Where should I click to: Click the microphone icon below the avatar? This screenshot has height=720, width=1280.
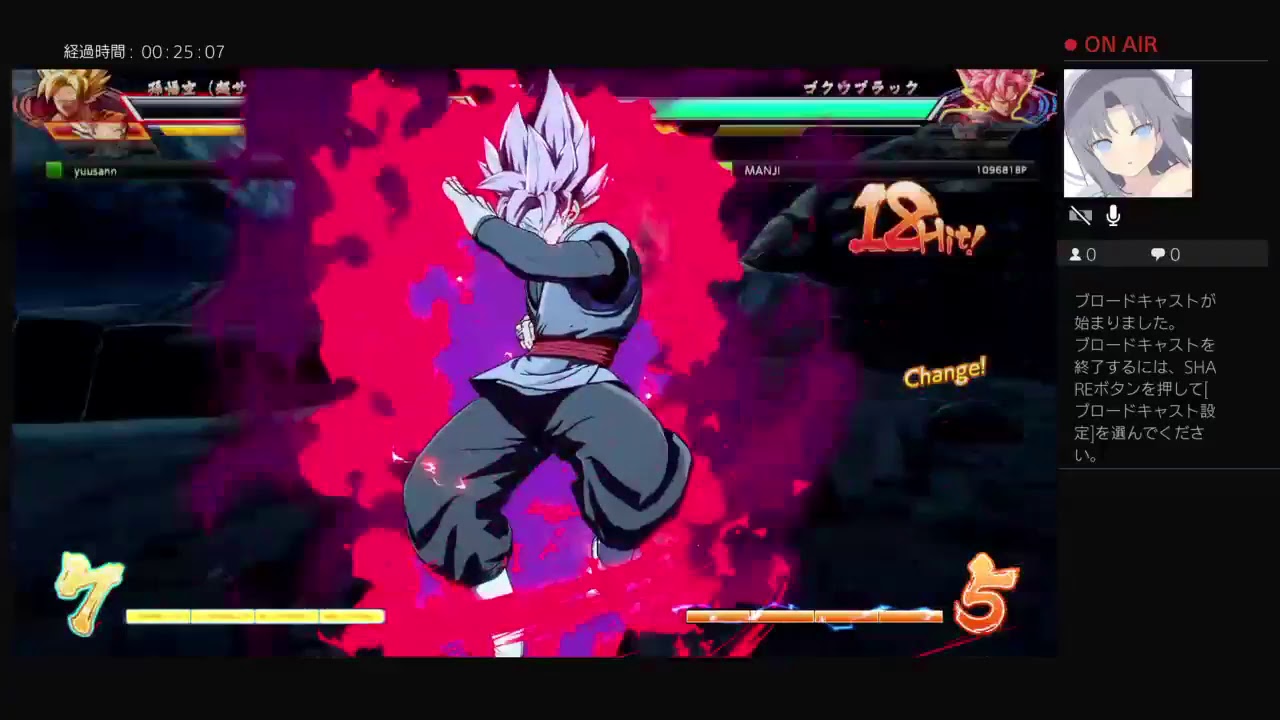click(1113, 215)
